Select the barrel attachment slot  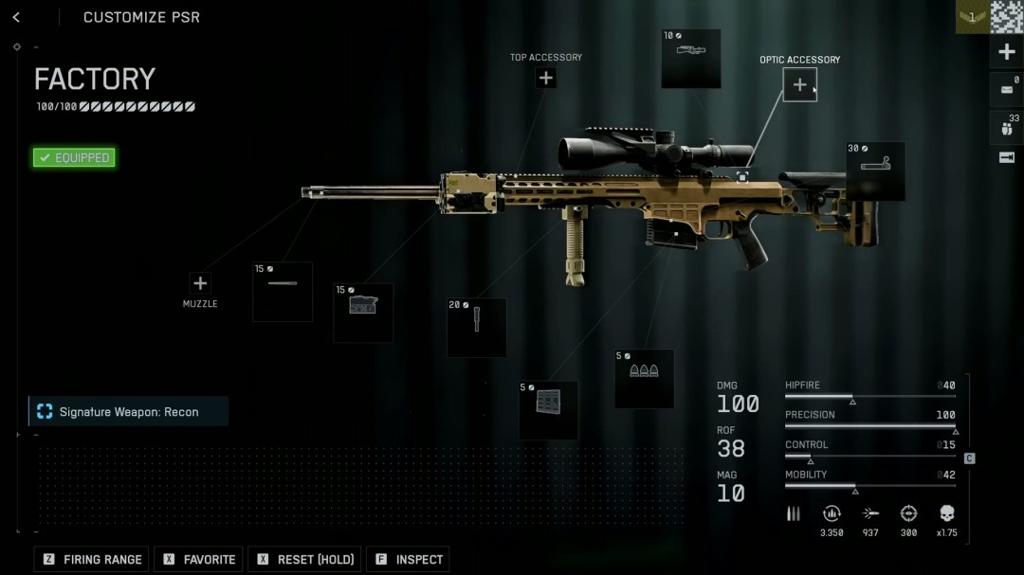pyautogui.click(x=282, y=291)
